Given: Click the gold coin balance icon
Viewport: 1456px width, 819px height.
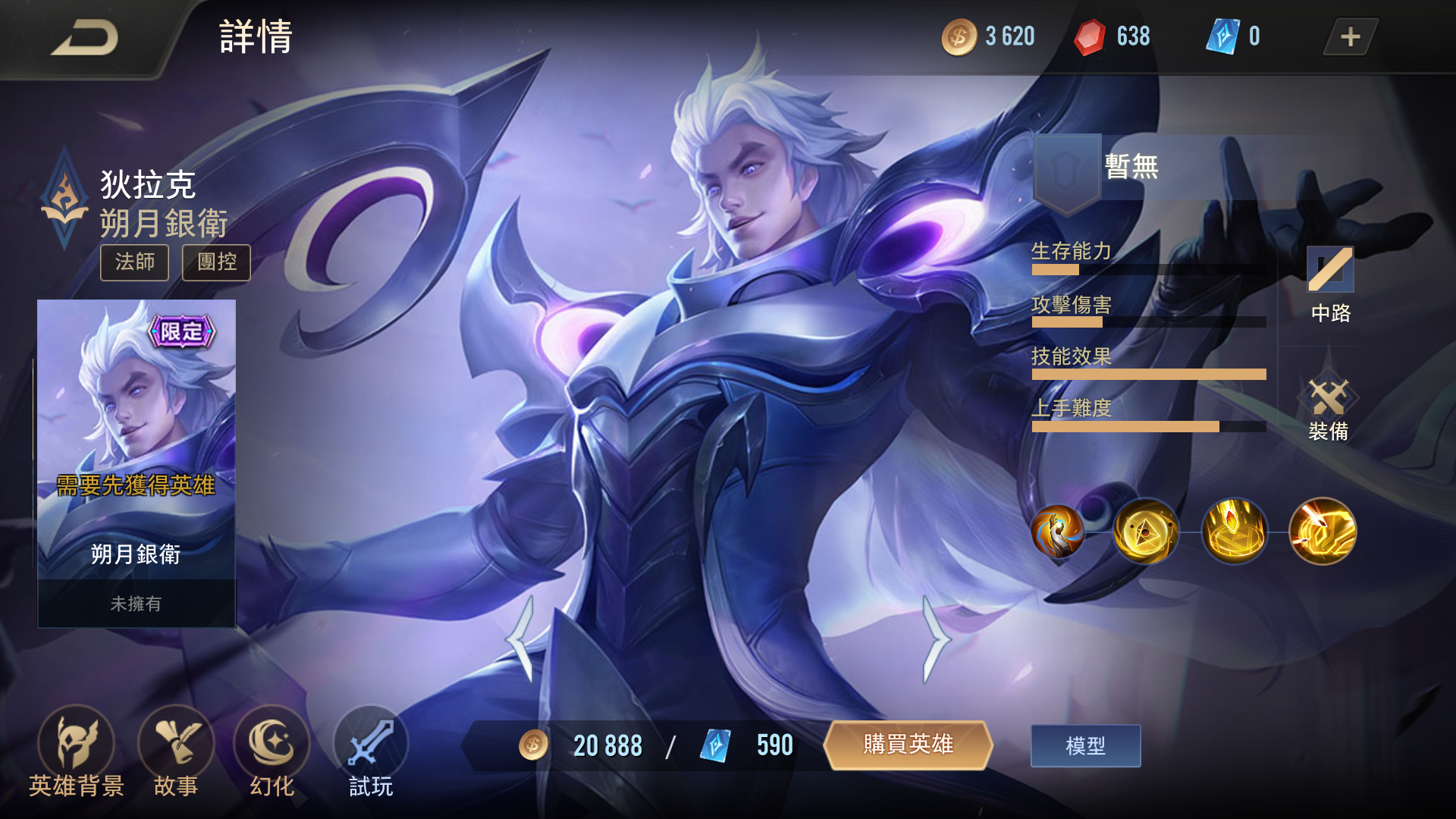Looking at the screenshot, I should coord(959,36).
